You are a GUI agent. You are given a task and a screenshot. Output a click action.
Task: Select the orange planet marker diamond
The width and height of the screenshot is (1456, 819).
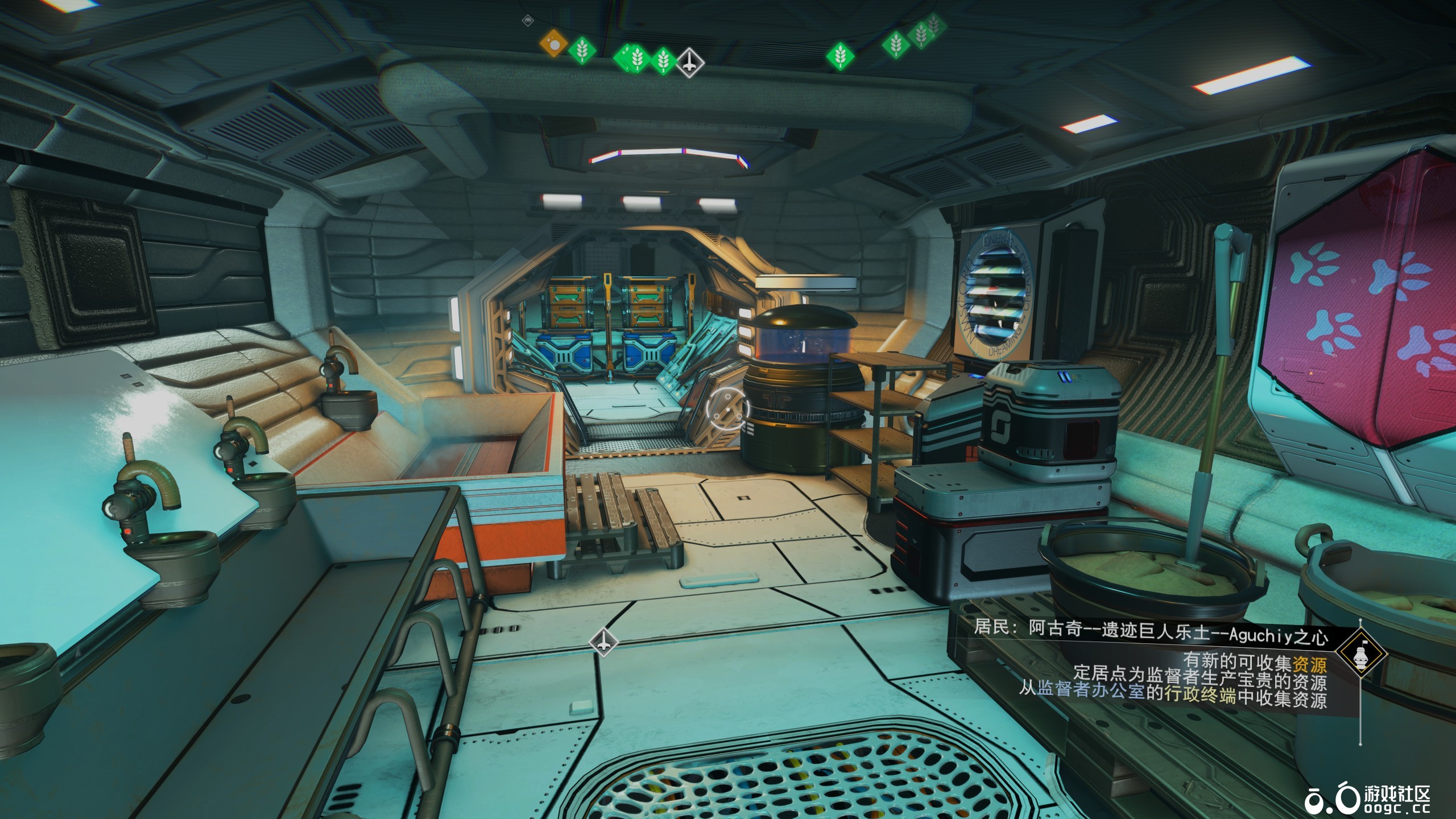click(553, 43)
